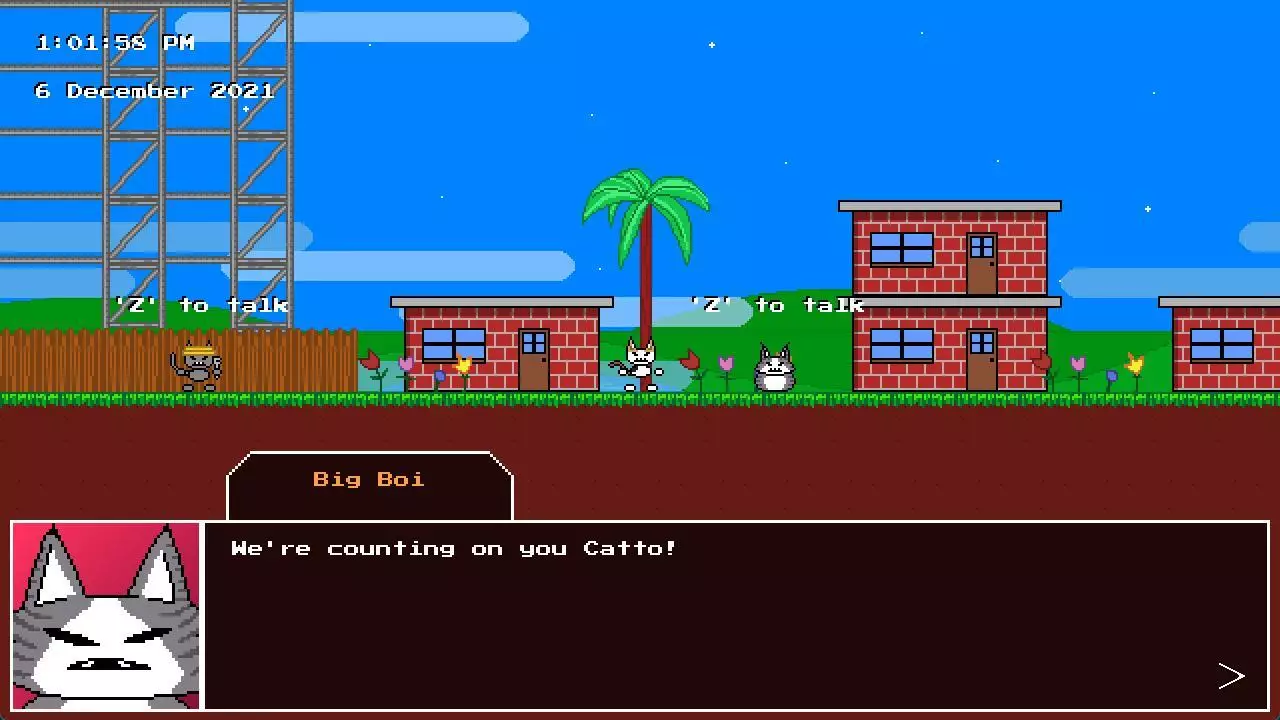Click the in-game clock showing 1:01:58 PM
Viewport: 1280px width, 720px height.
click(113, 42)
